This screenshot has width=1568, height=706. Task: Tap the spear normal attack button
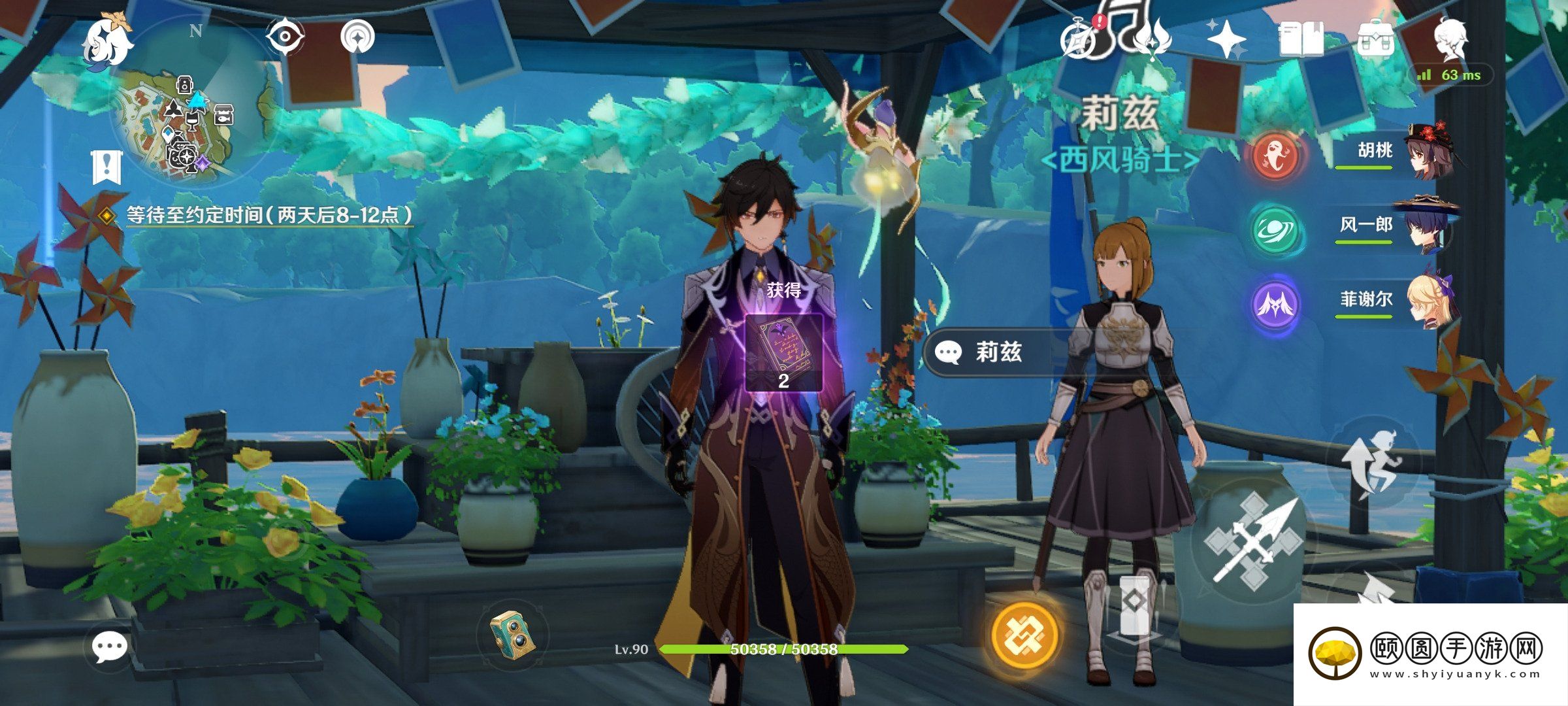(x=1251, y=539)
